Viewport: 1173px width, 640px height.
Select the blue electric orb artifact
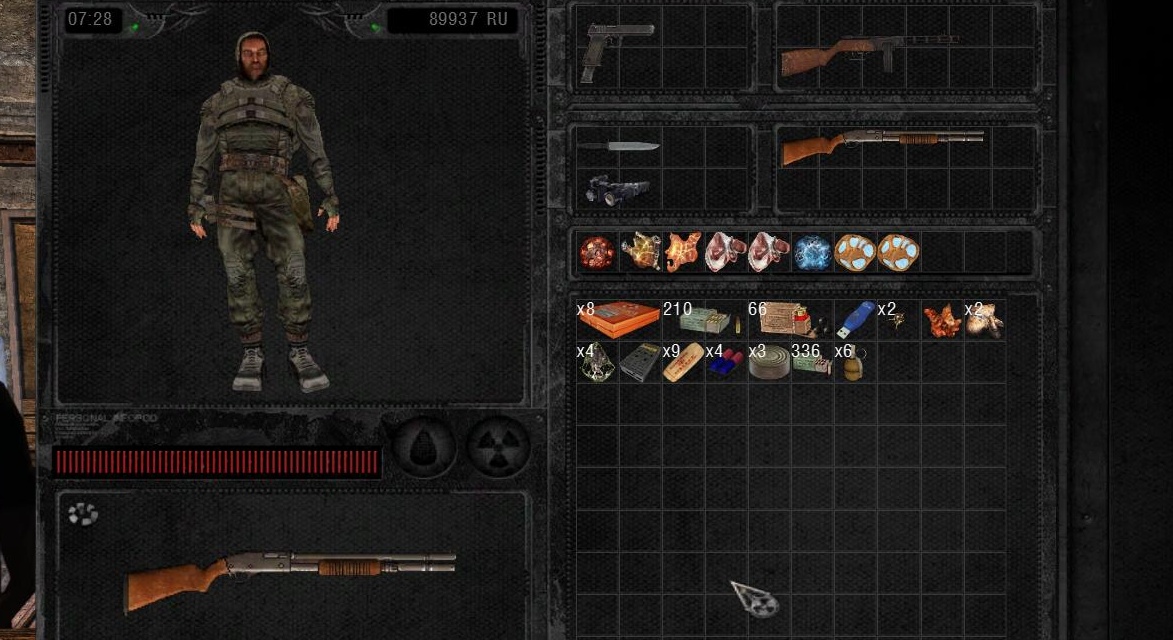(812, 253)
